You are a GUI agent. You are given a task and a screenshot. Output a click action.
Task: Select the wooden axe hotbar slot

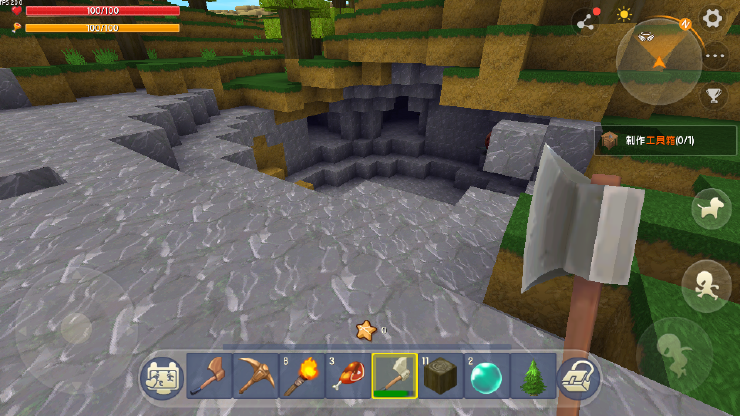click(209, 375)
